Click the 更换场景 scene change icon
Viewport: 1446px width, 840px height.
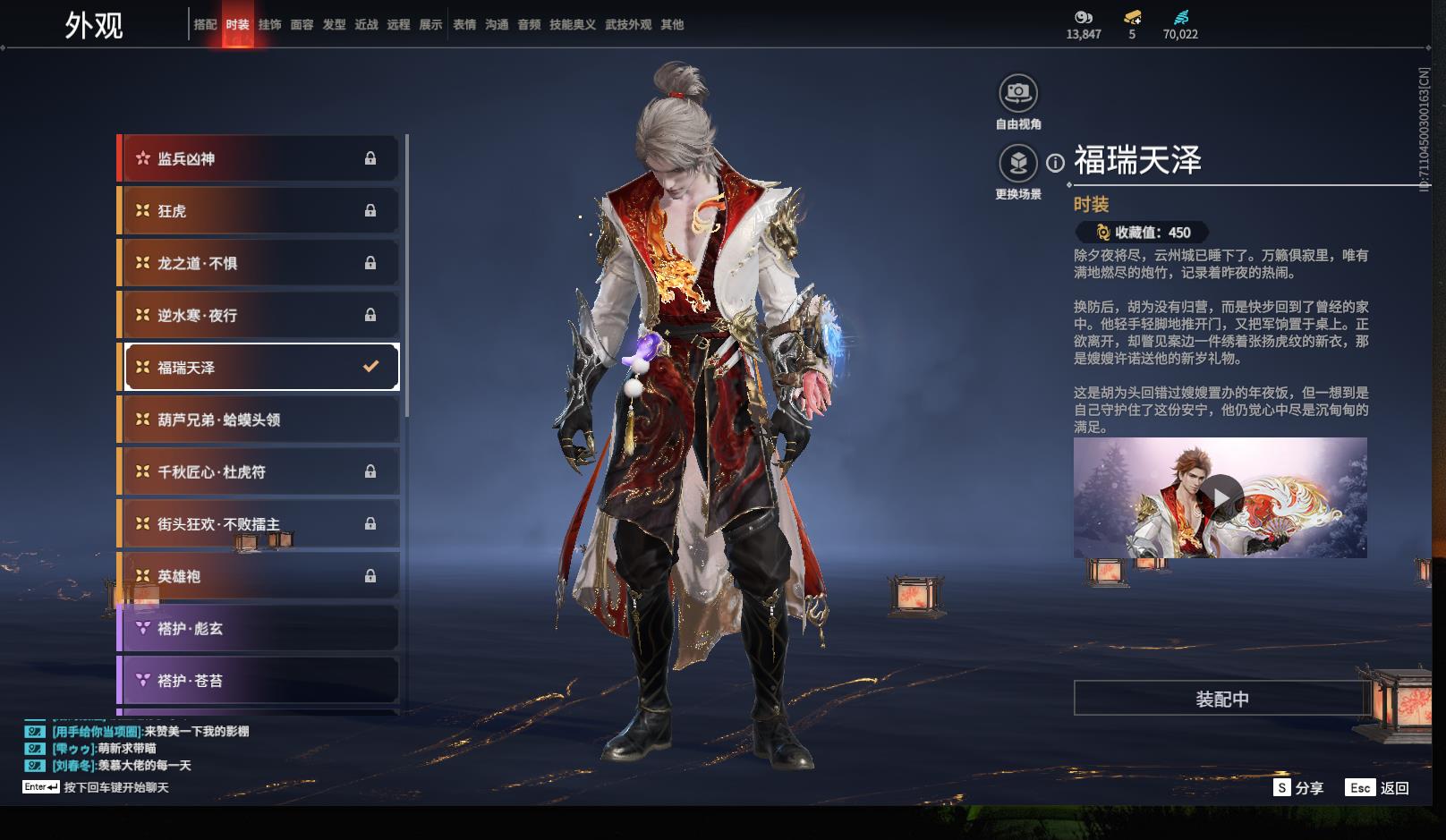(x=1018, y=163)
